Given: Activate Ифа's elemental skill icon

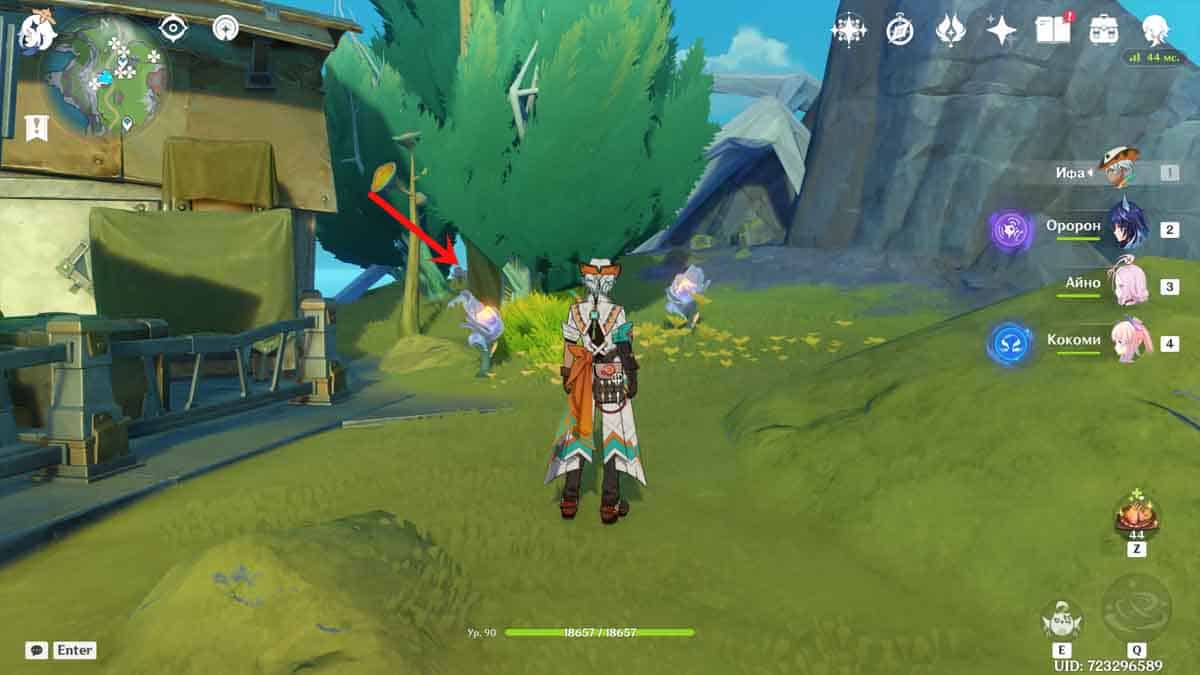Looking at the screenshot, I should click(1060, 621).
